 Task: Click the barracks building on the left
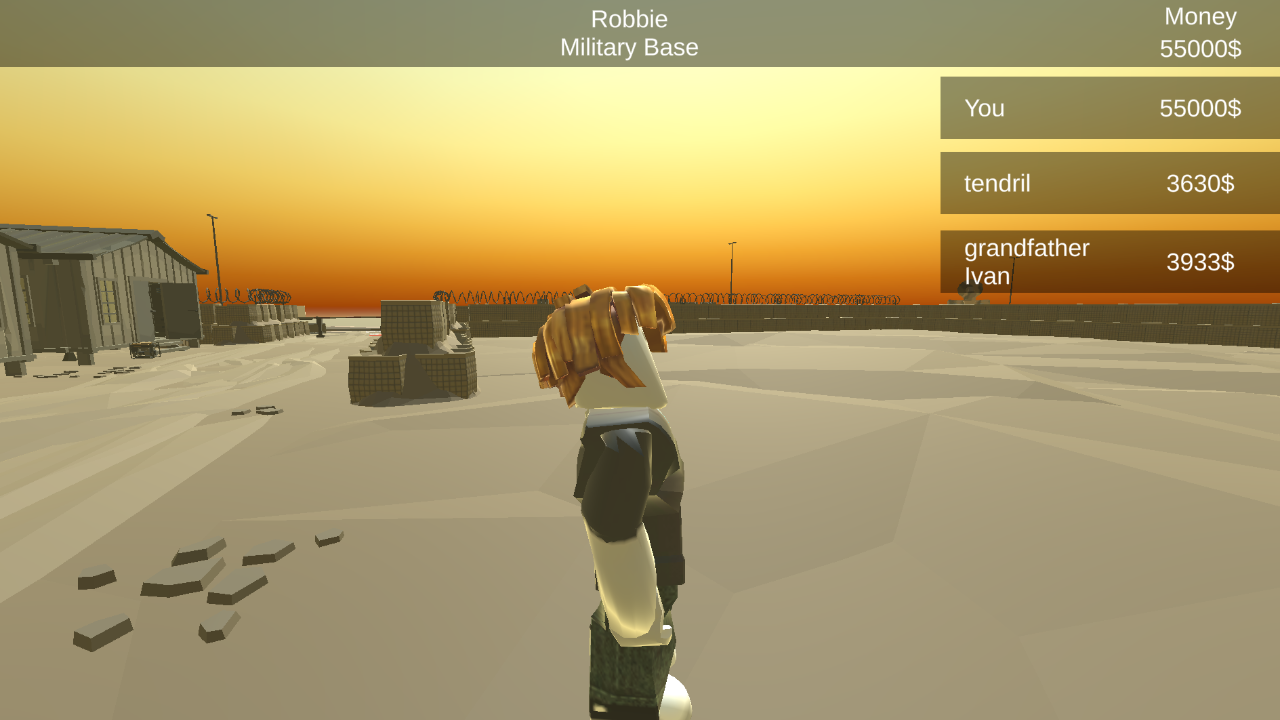[x=90, y=290]
